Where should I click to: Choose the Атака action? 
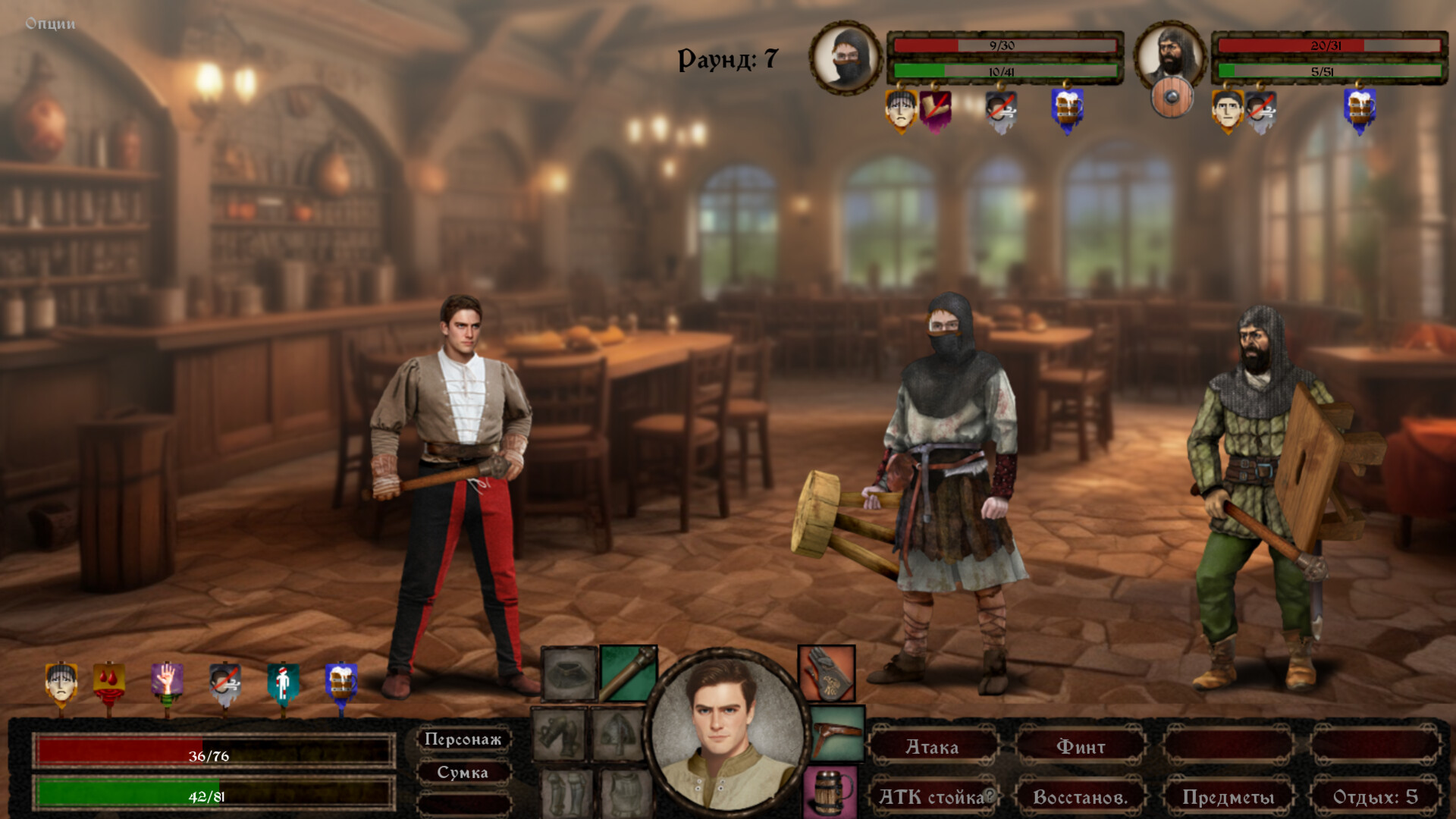point(932,747)
